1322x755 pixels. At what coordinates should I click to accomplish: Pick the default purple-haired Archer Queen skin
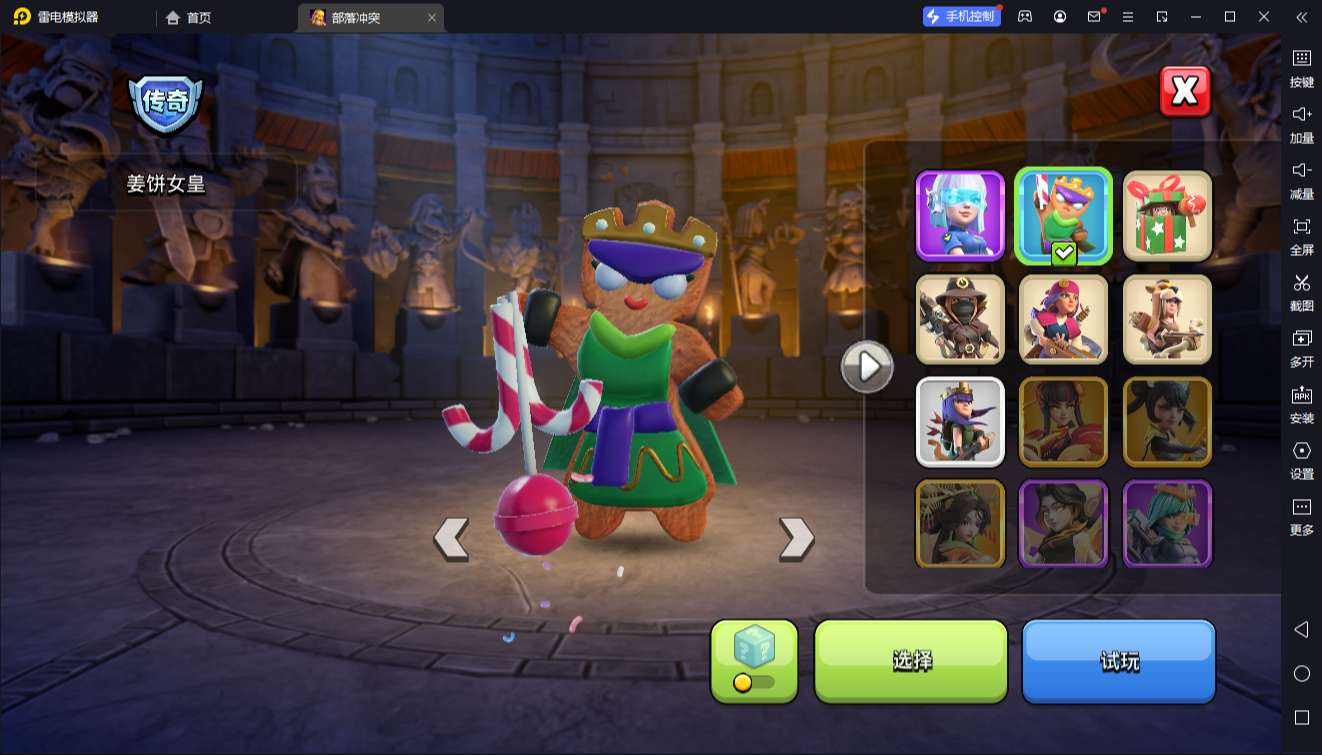[960, 421]
